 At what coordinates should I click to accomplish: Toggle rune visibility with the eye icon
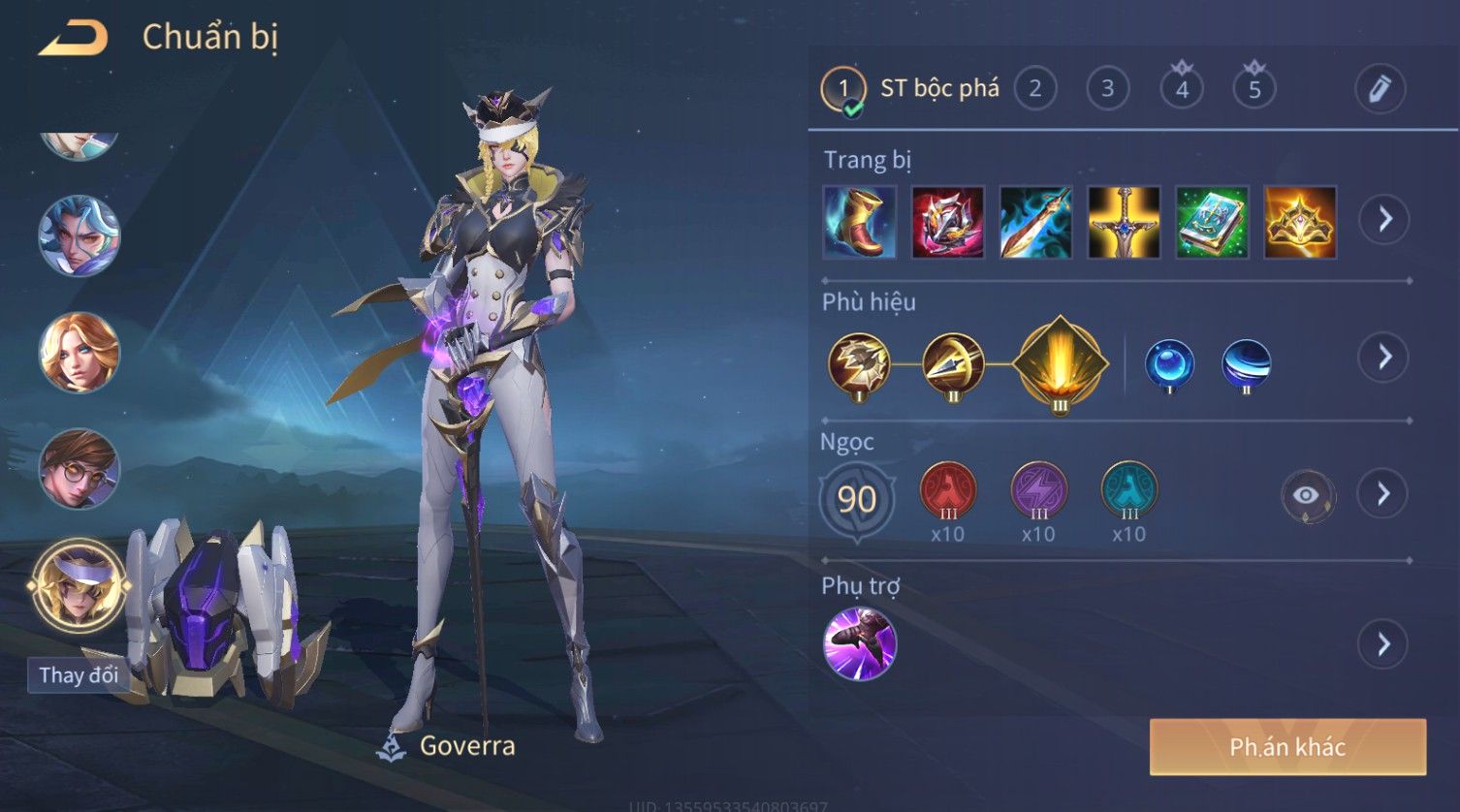click(x=1306, y=496)
